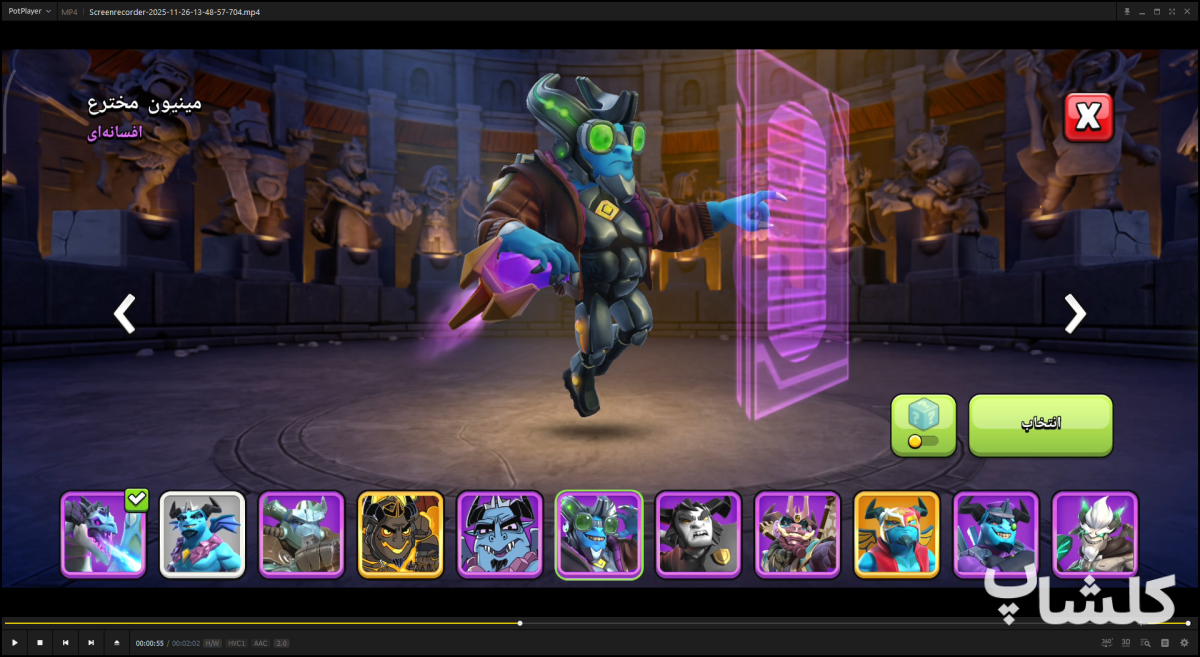Choose the white-haired bearded skin thumbnail
This screenshot has width=1200, height=657.
pos(1094,534)
